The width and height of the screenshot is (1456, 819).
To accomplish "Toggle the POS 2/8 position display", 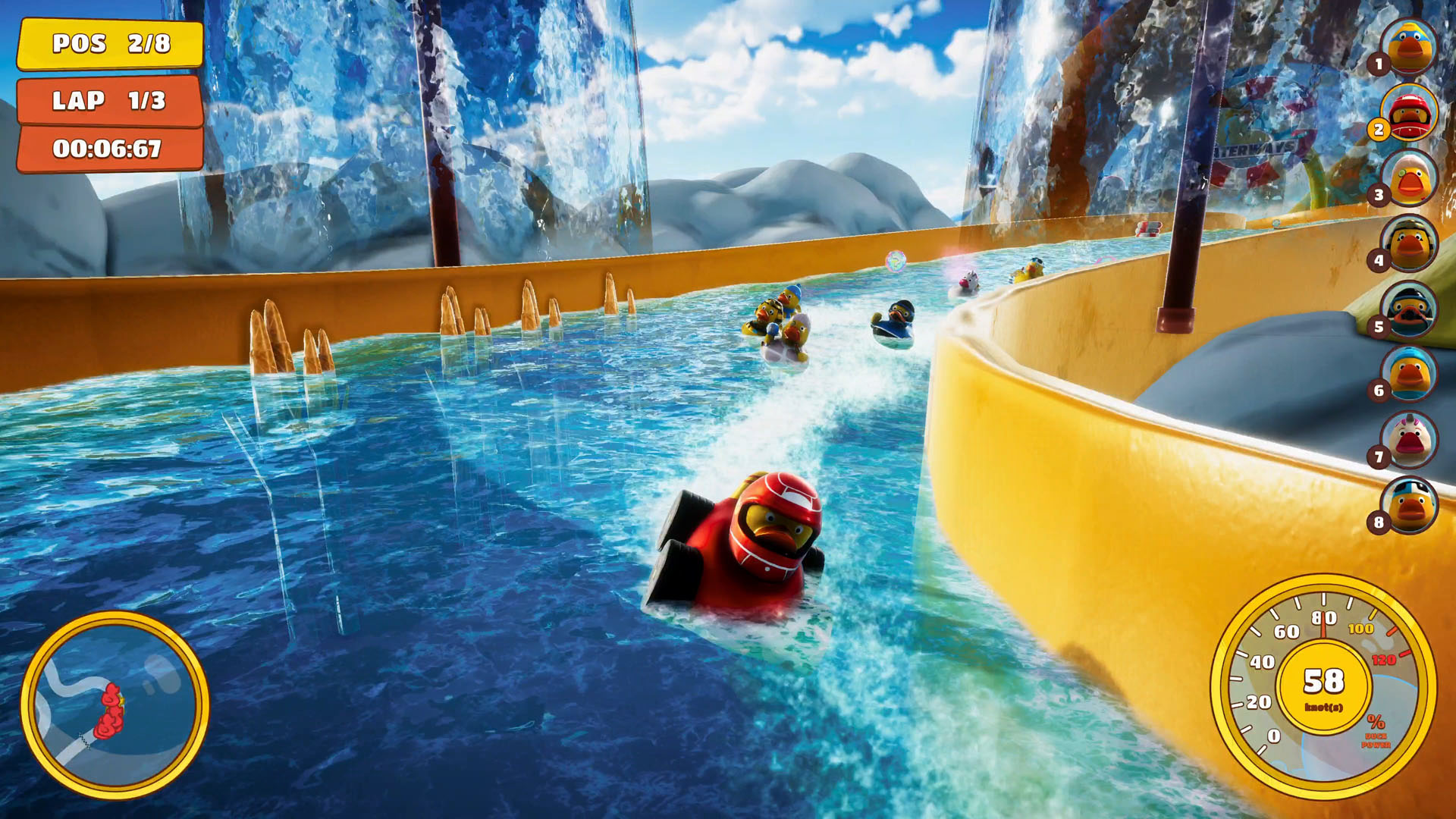I will pos(111,44).
